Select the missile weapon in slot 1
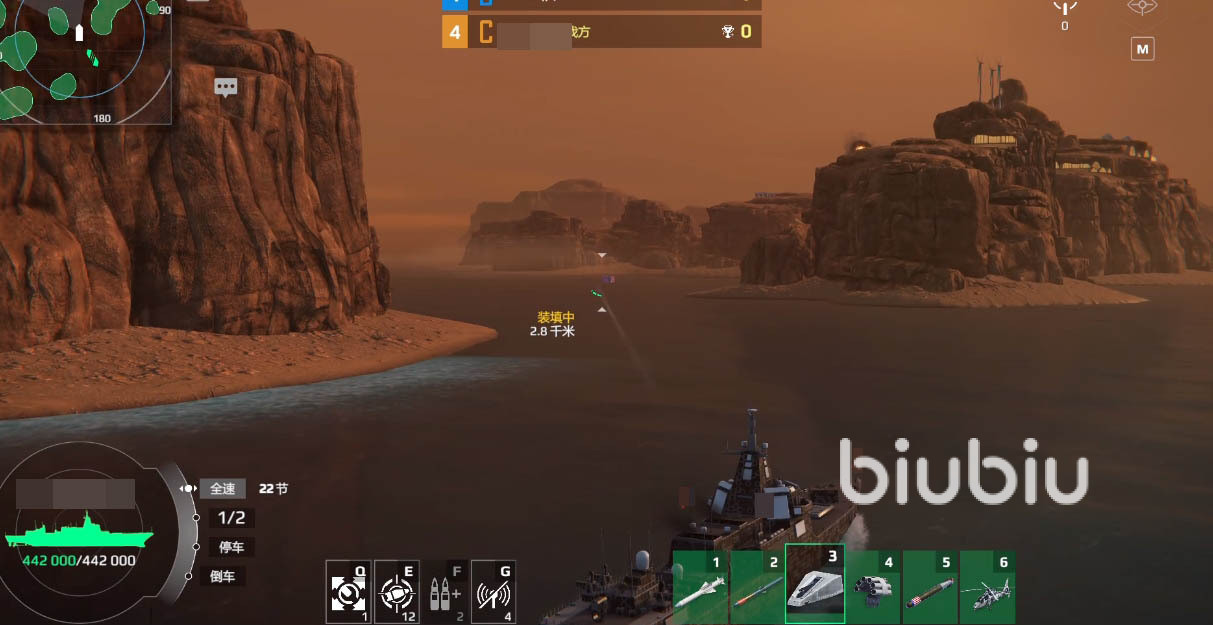This screenshot has width=1213, height=625. [x=700, y=586]
